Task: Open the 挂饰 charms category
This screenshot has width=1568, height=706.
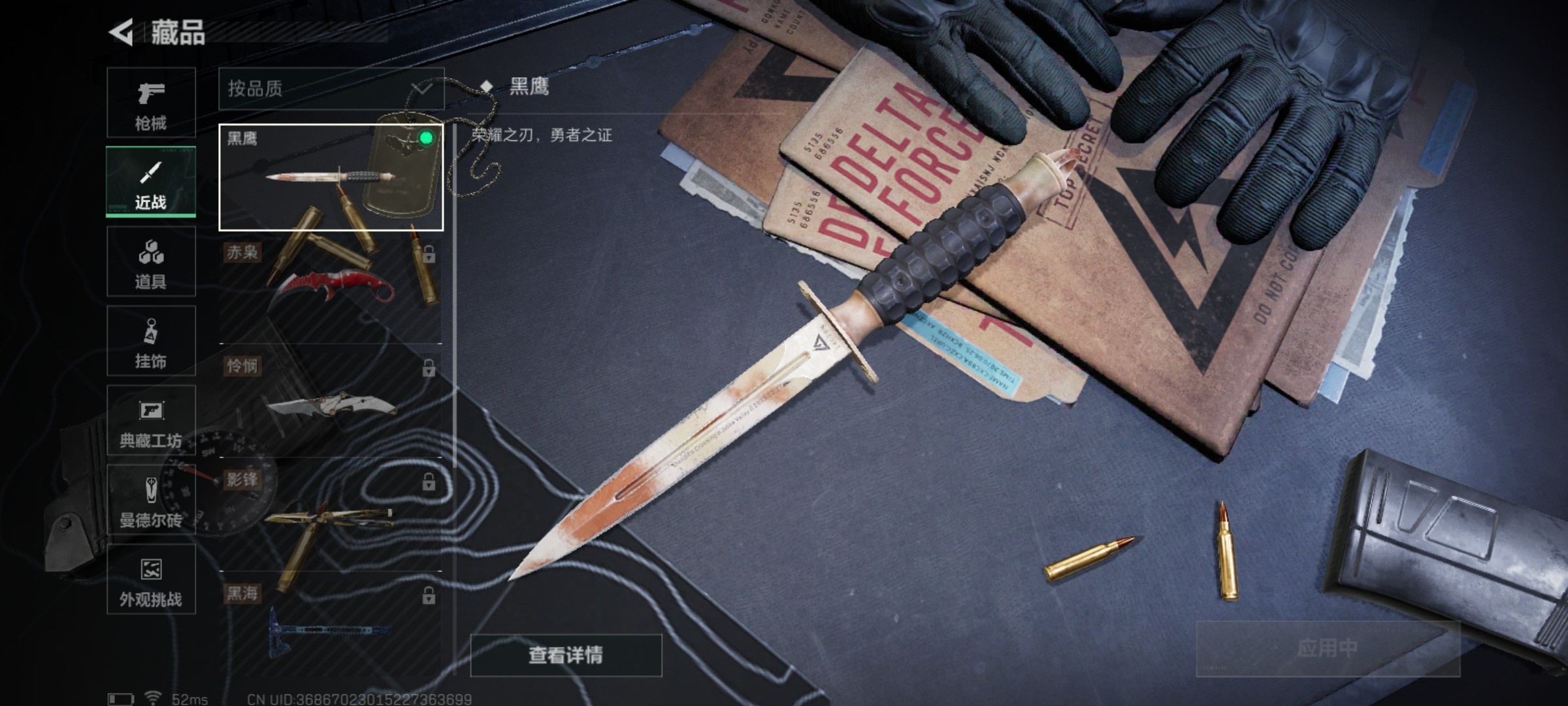Action: coord(150,340)
